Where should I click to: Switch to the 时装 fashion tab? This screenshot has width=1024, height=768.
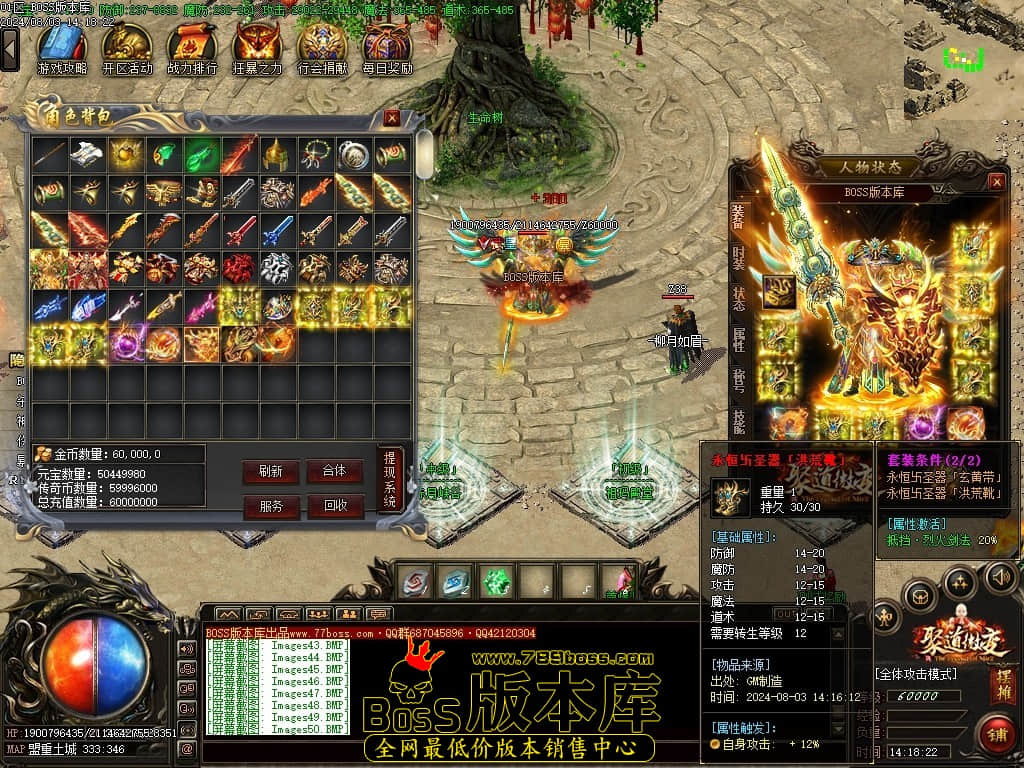tap(738, 256)
